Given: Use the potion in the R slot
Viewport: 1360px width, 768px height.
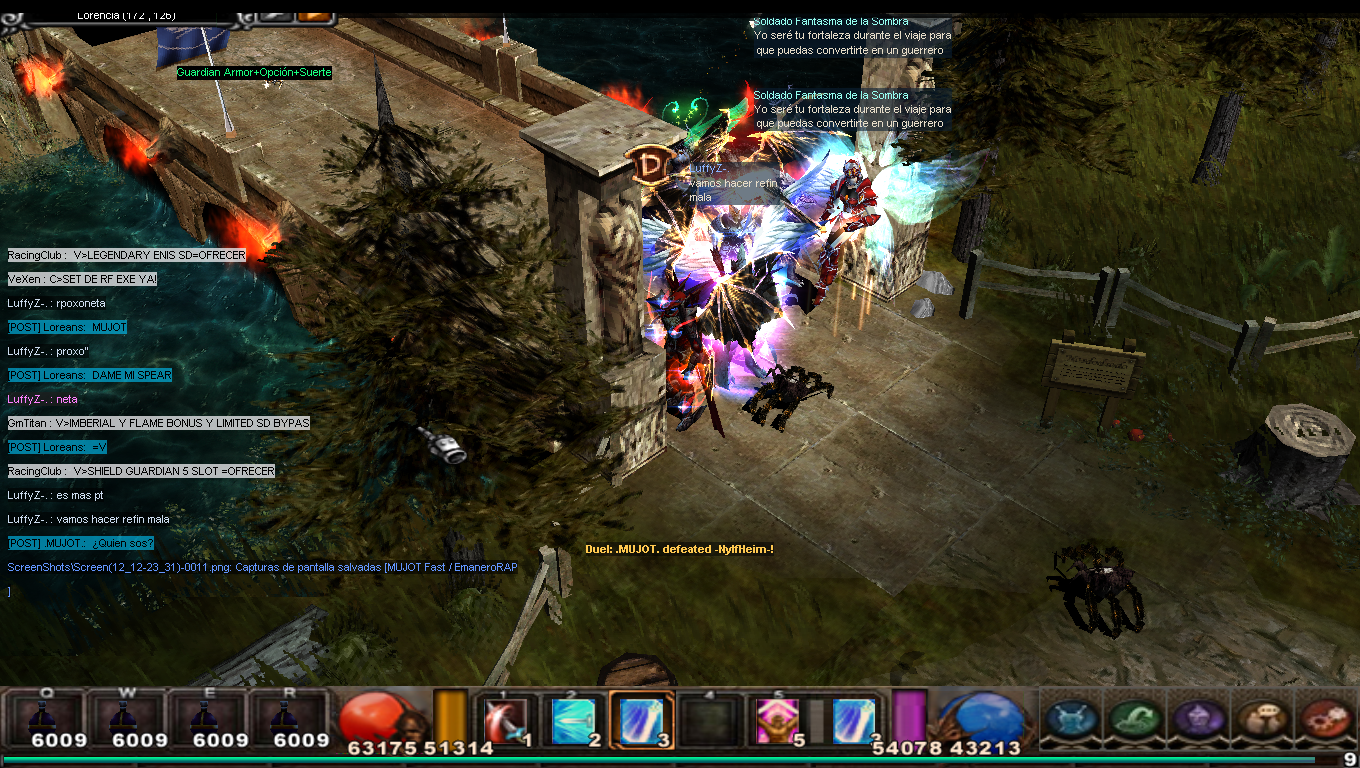Looking at the screenshot, I should (288, 717).
